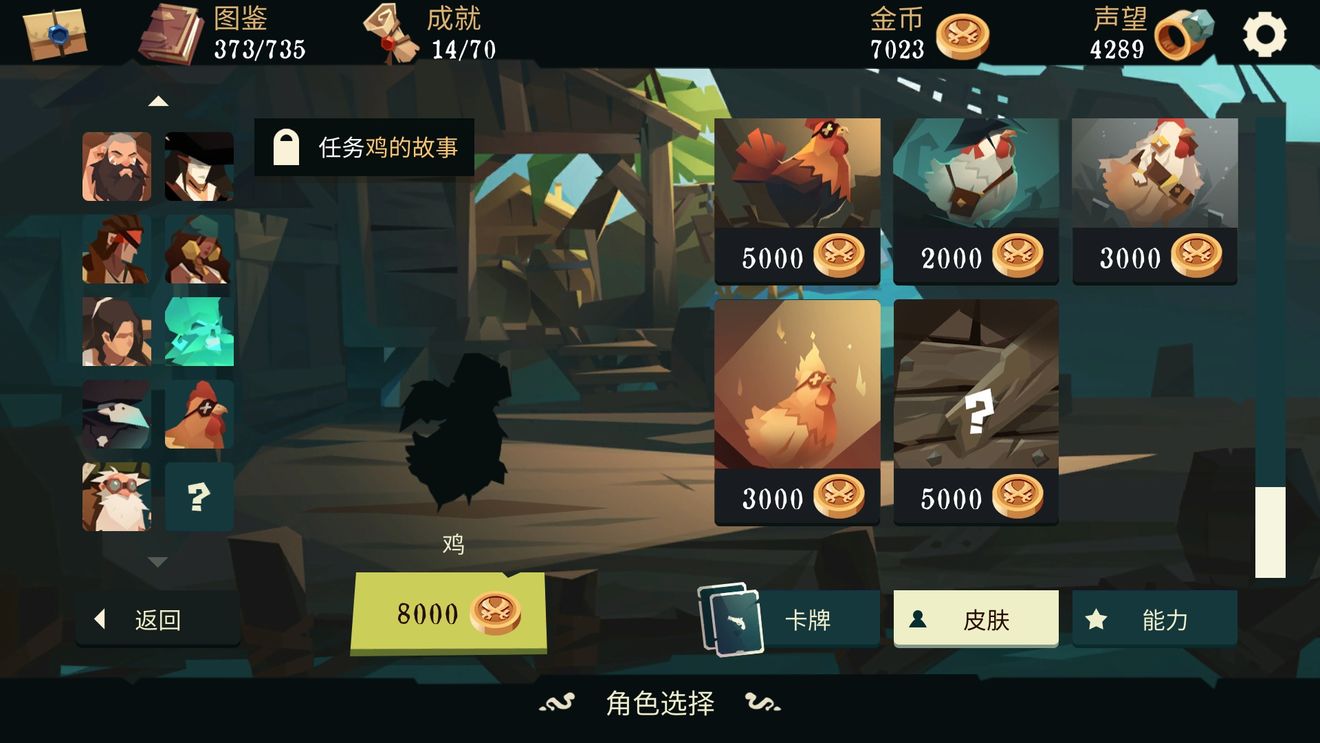Open the 任务鸡的故事 quest lock banner
Screen dimensions: 1320x743
[365, 146]
